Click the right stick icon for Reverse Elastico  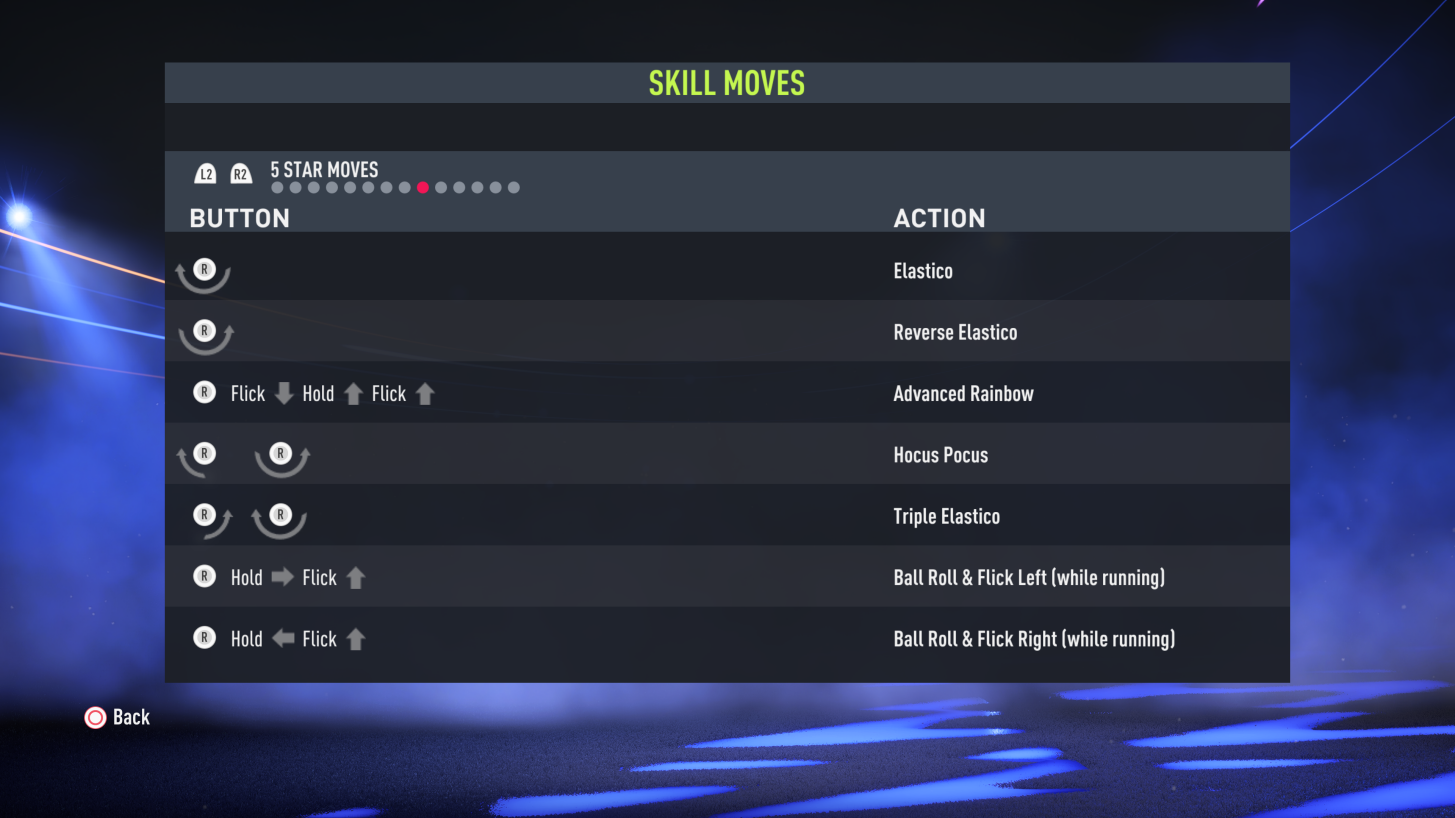204,331
